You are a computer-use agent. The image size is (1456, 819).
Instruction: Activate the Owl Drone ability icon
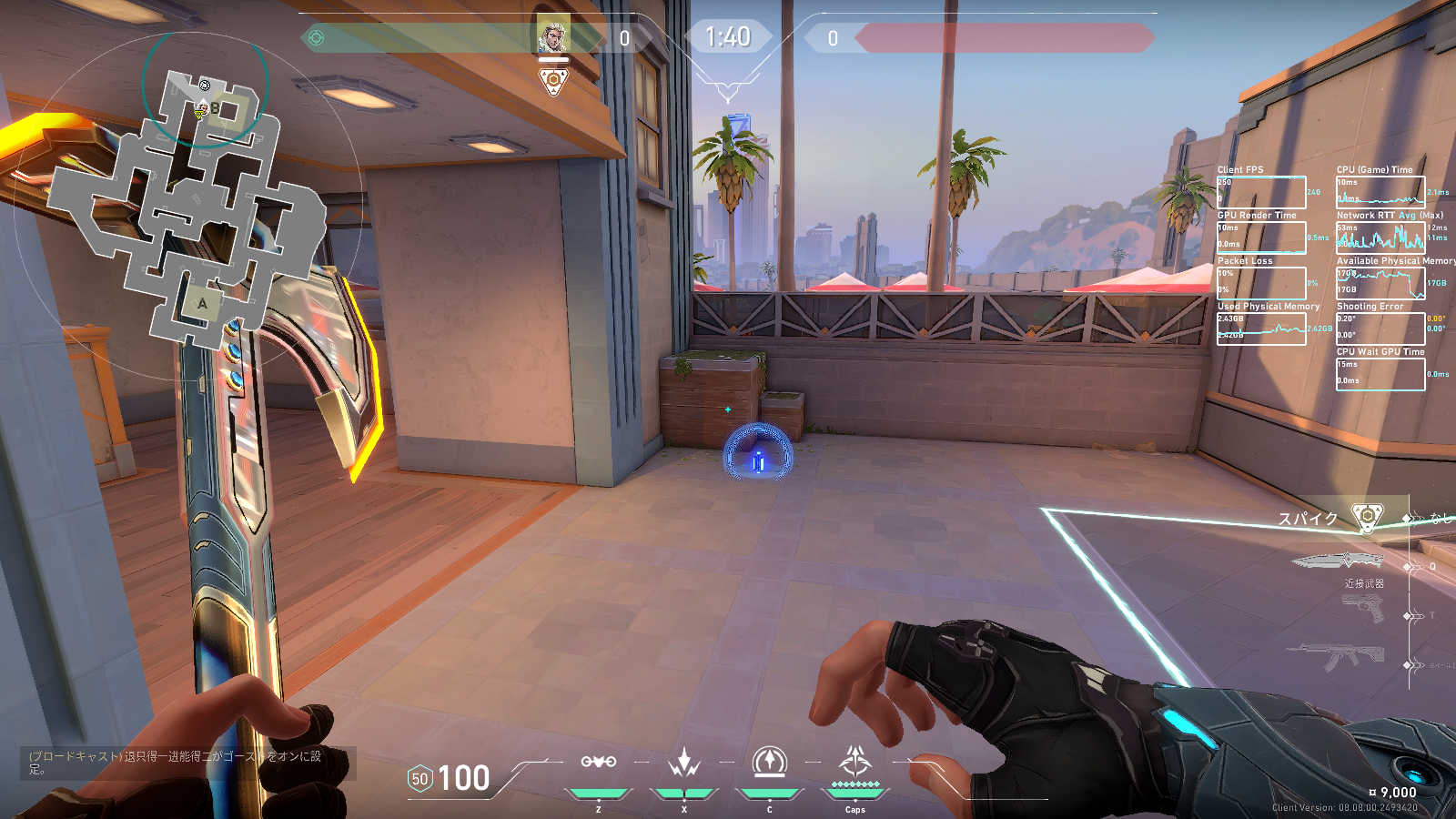(599, 763)
